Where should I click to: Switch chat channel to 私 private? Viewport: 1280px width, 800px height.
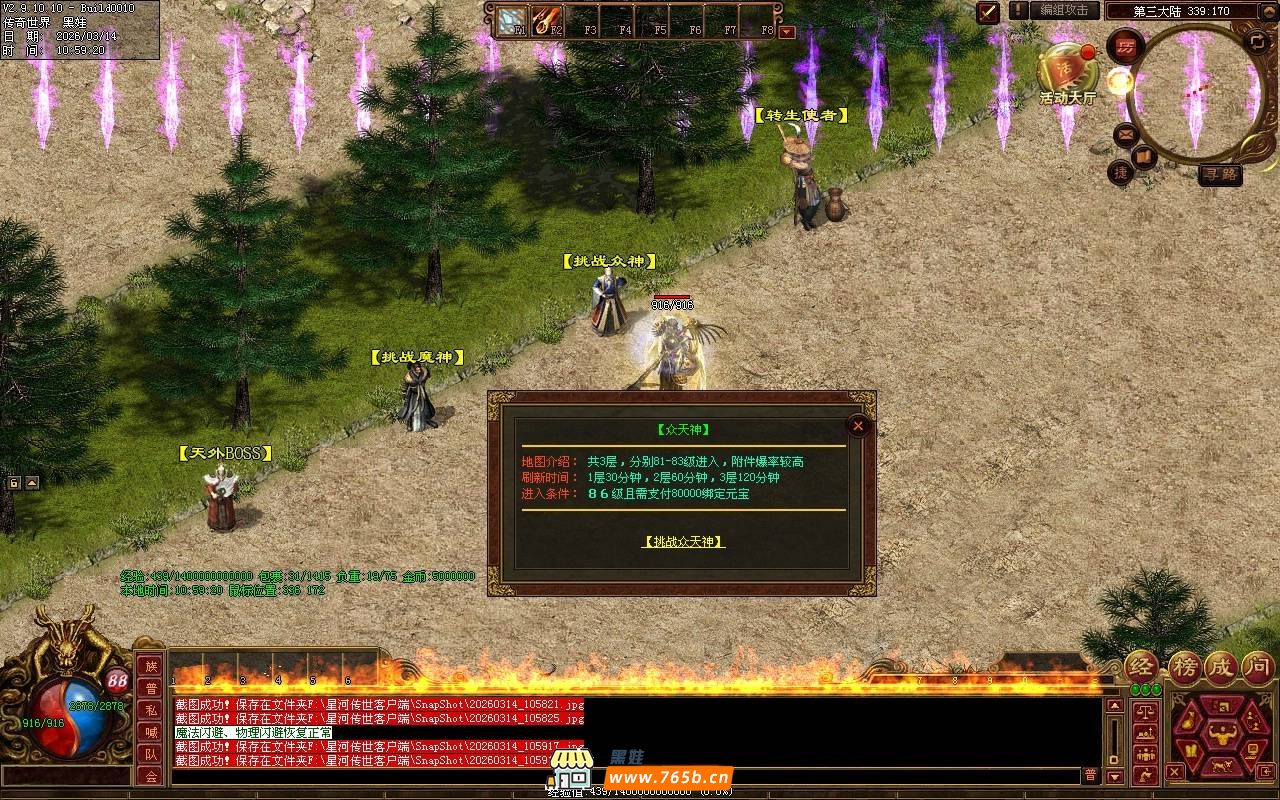pos(150,710)
